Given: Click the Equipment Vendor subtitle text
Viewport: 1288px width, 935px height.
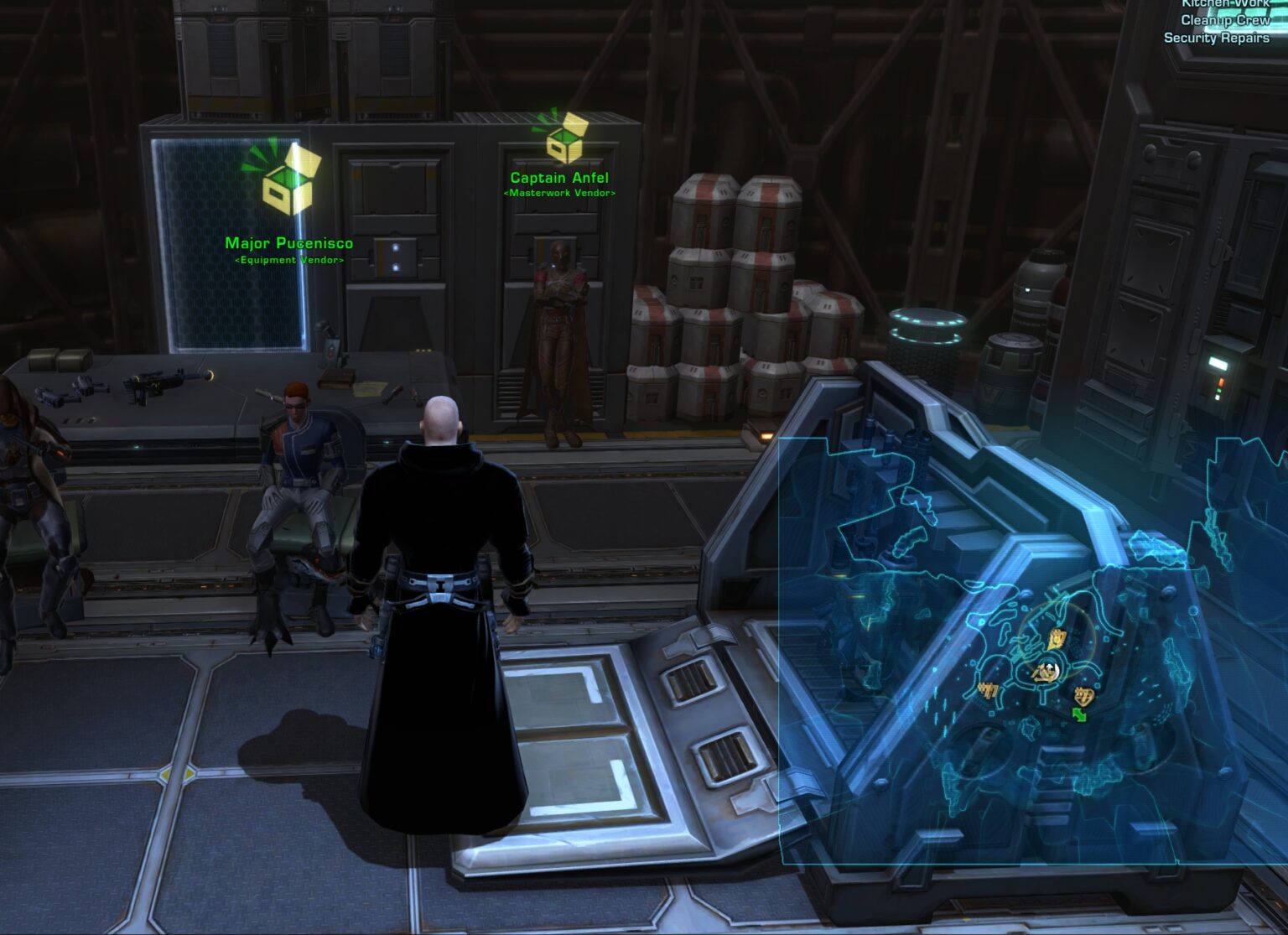Looking at the screenshot, I should pos(288,261).
